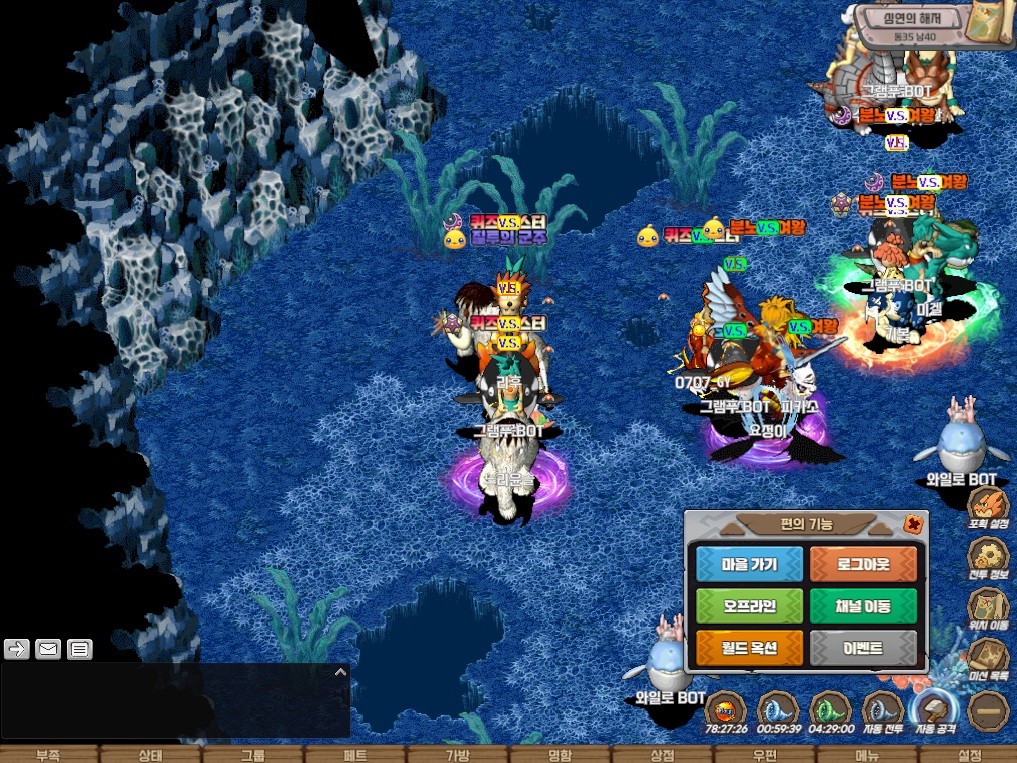Open the 가방 bag tab
1017x763 pixels.
(457, 755)
